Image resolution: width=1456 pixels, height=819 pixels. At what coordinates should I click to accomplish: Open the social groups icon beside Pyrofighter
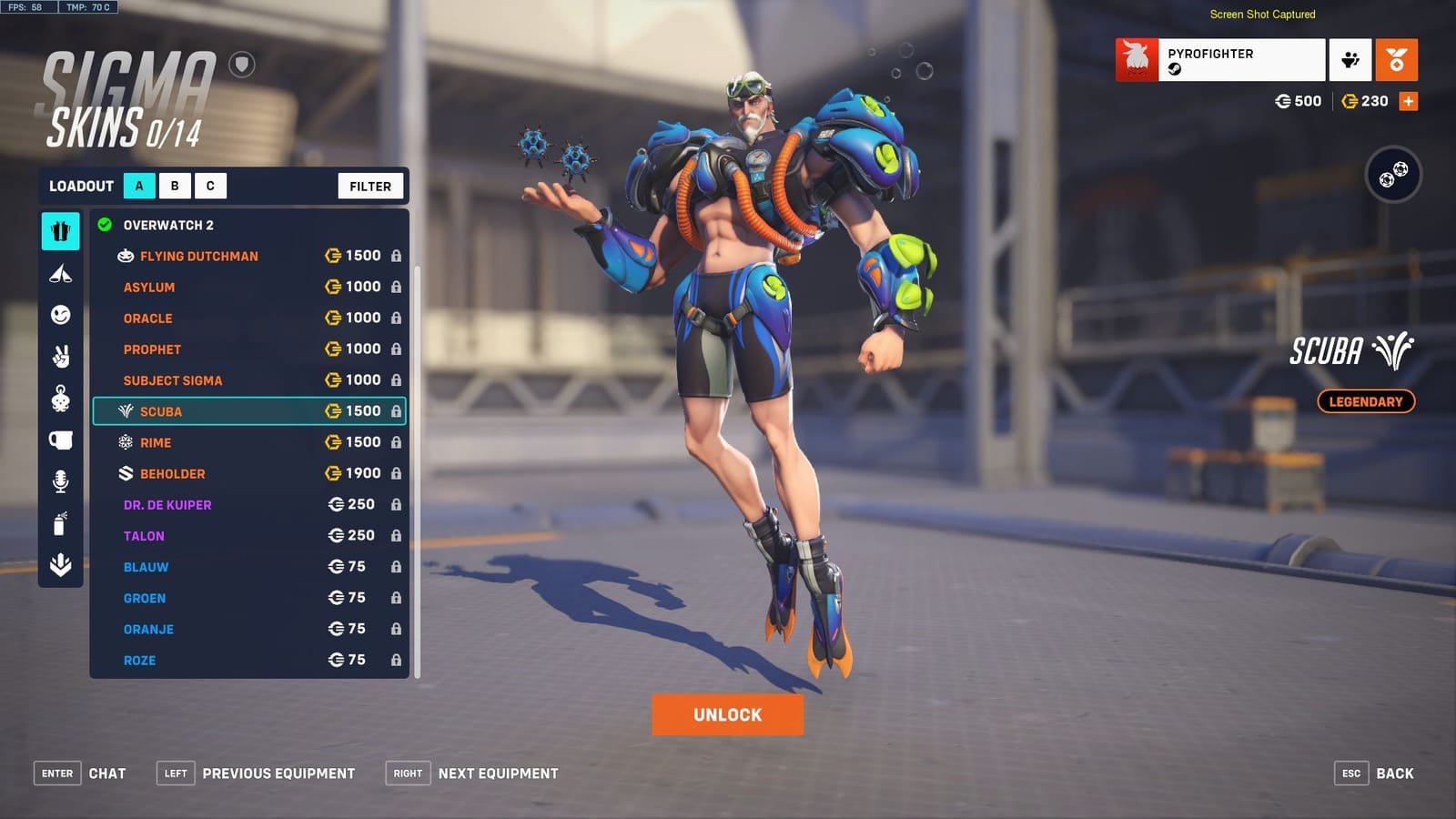coord(1349,59)
